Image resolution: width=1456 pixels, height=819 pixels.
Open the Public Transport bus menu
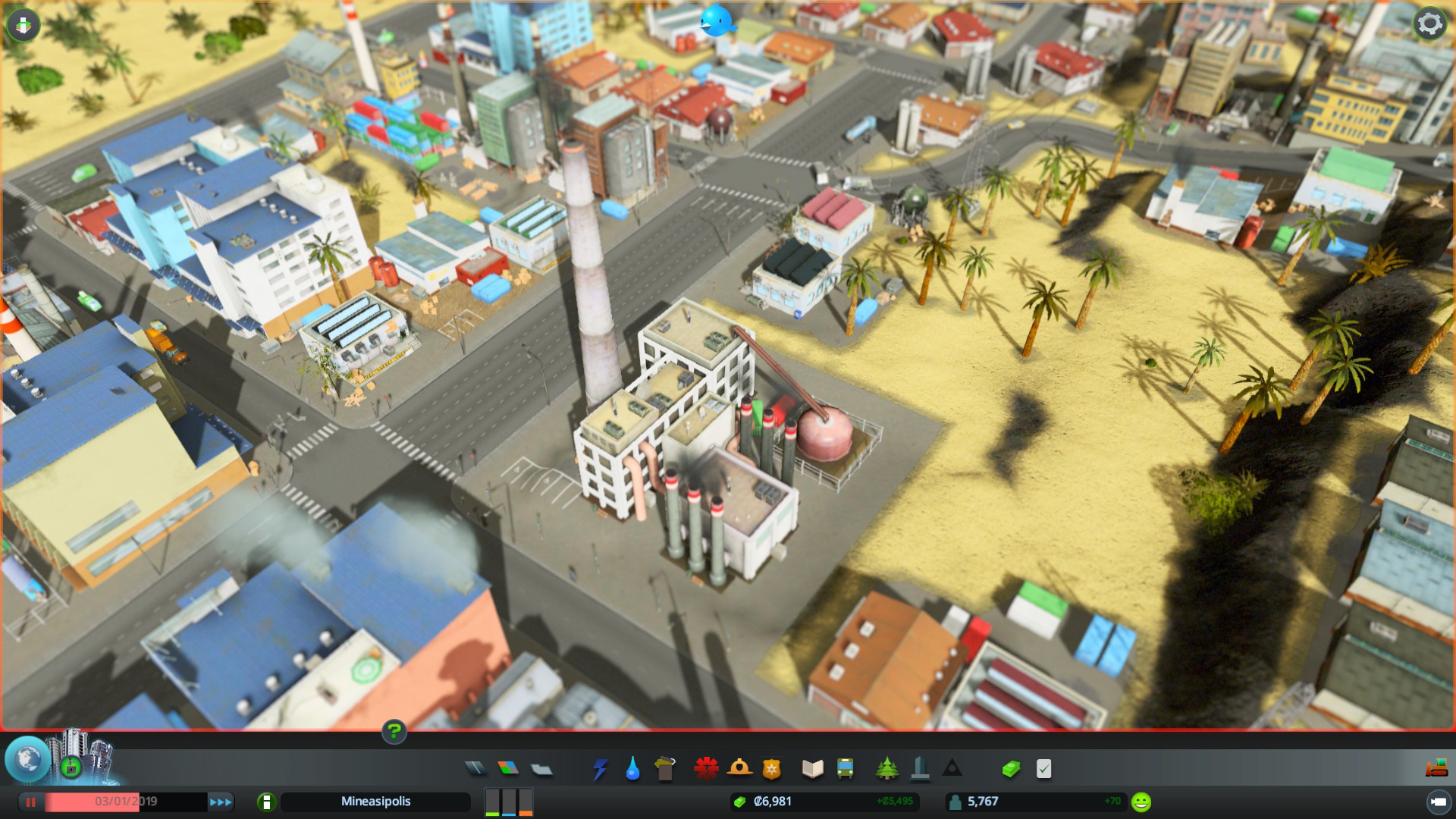[x=845, y=769]
